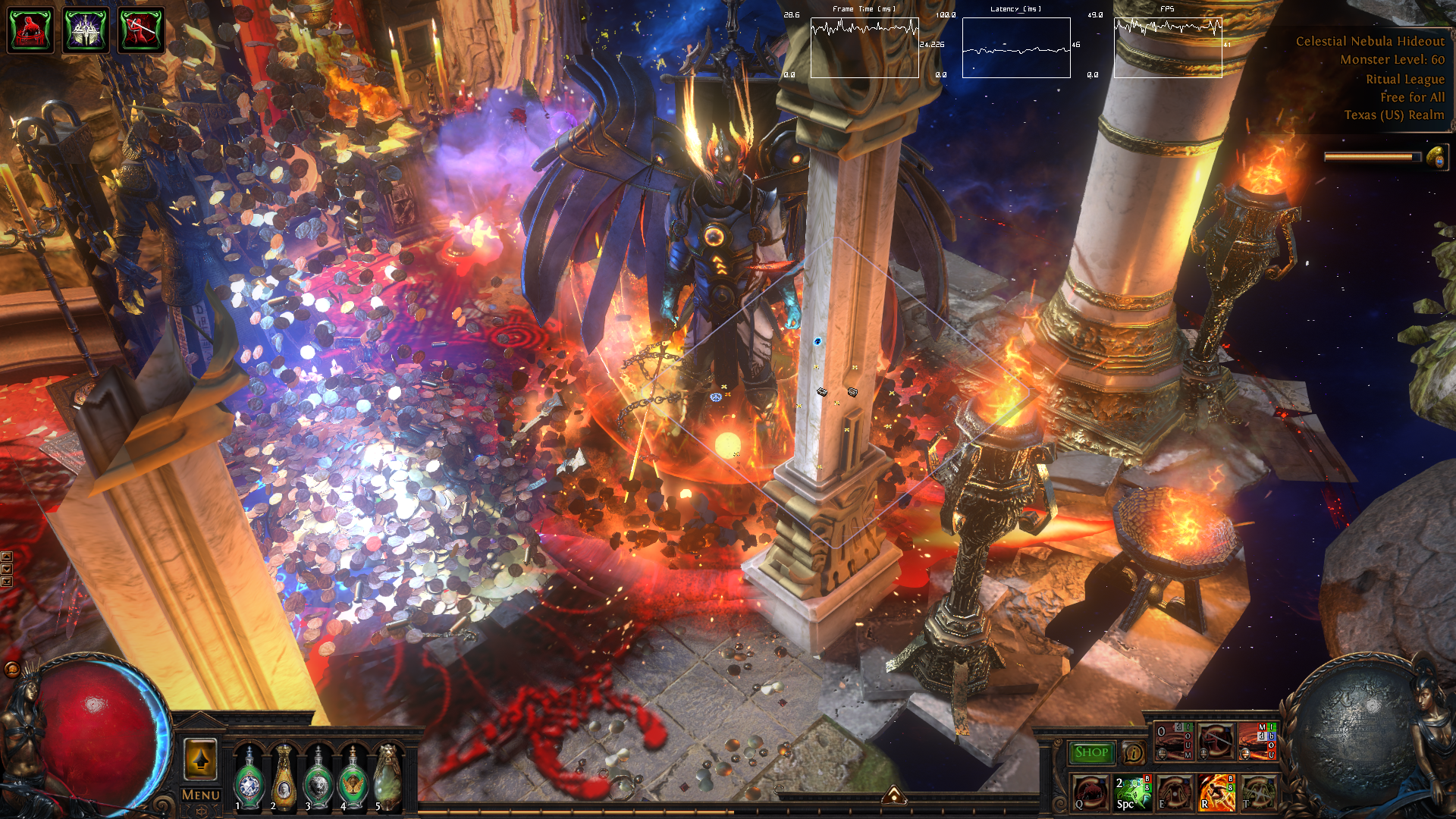Screen dimensions: 1456x819
Task: Open the green Shop button
Action: tap(1091, 752)
